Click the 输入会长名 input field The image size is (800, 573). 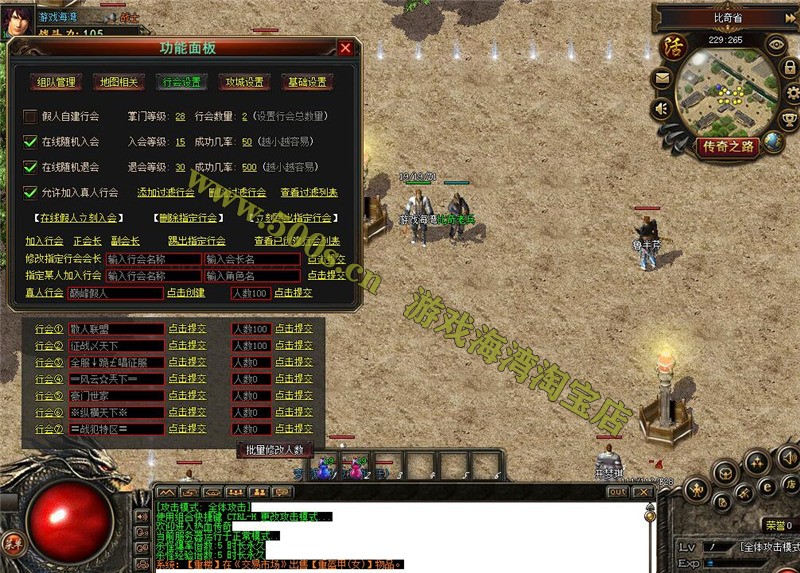pyautogui.click(x=252, y=259)
